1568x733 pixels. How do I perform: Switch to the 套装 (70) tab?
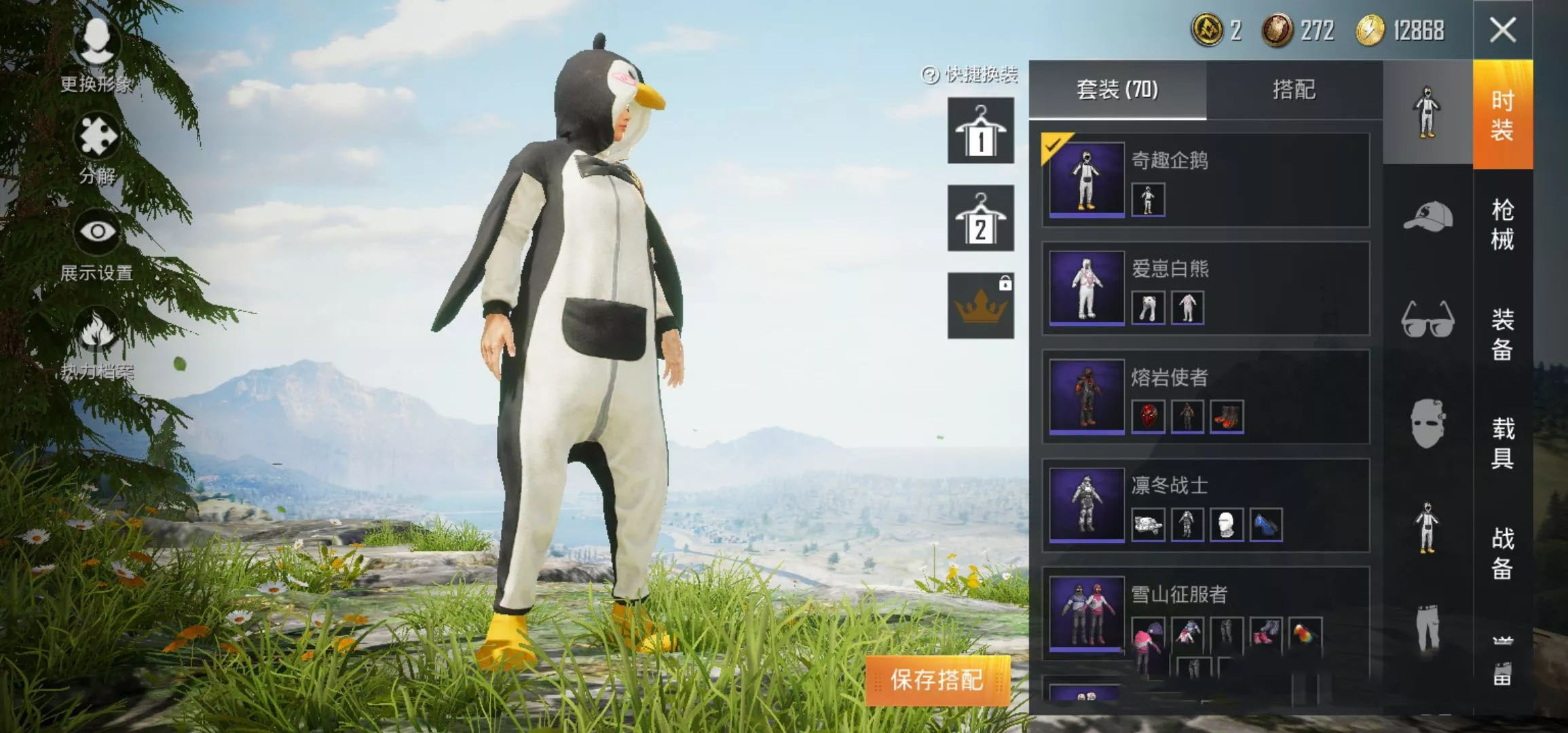(1117, 90)
